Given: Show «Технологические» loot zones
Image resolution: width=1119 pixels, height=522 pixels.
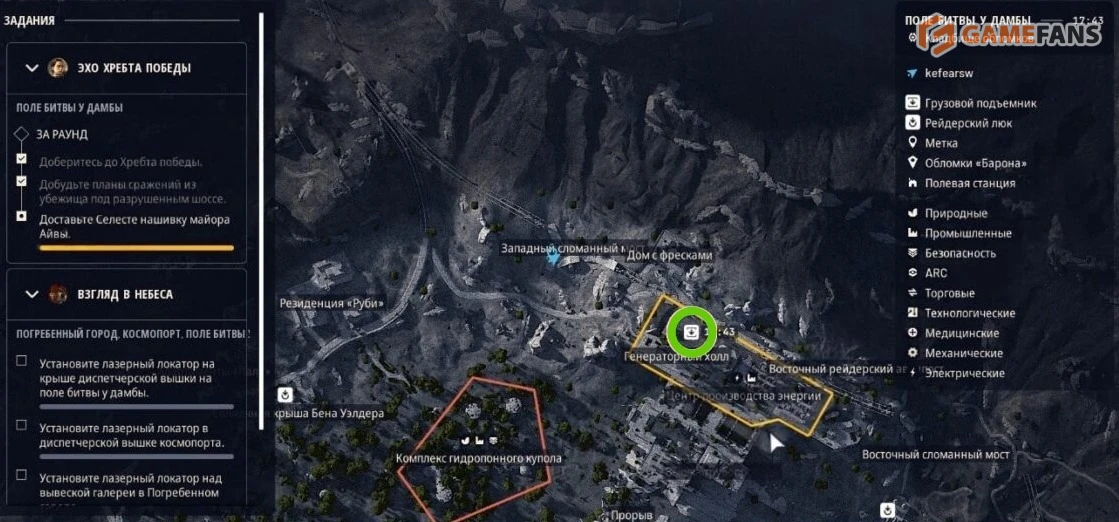Looking at the screenshot, I should coord(969,313).
